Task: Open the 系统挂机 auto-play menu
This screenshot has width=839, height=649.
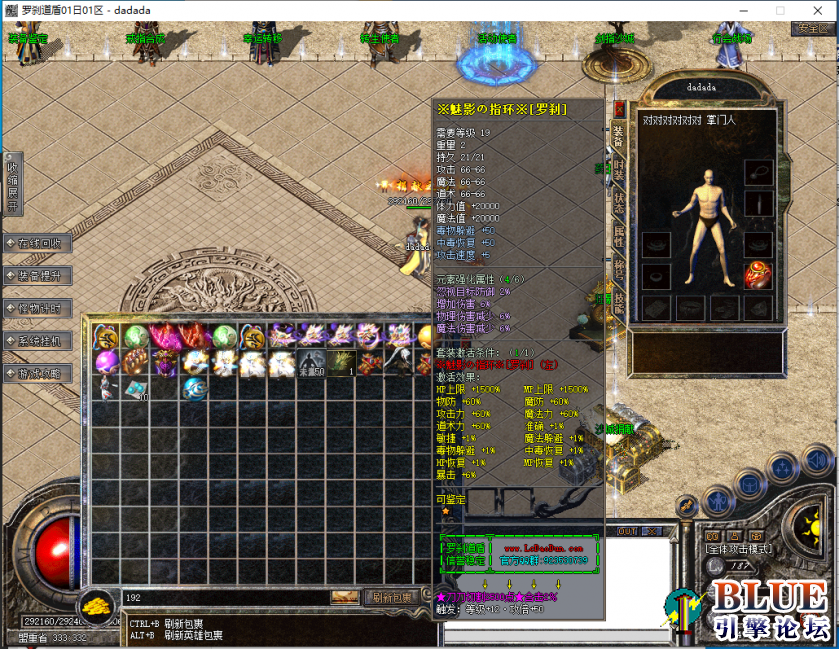Action: [38, 341]
